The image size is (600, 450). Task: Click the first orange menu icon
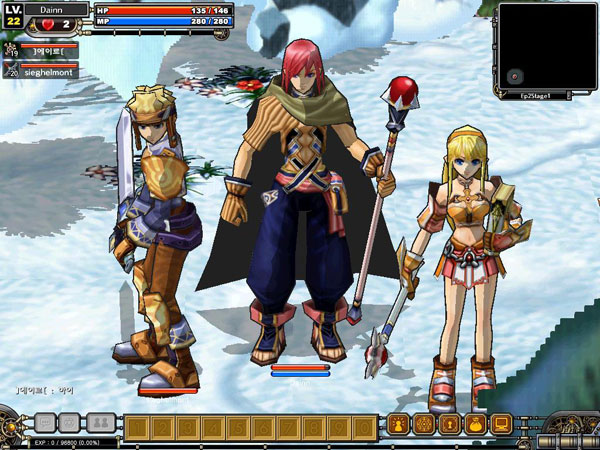(398, 424)
